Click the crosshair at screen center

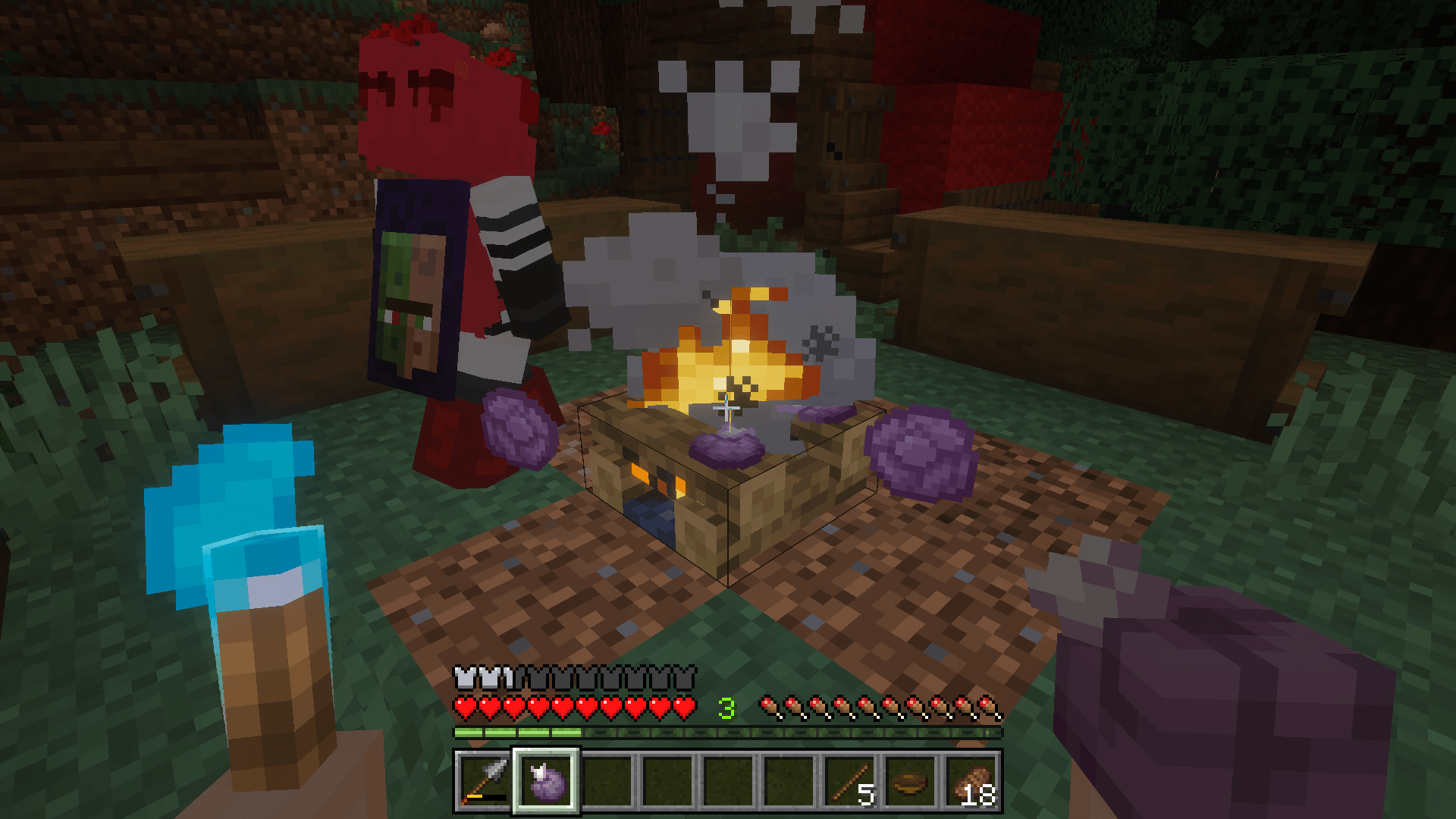726,409
